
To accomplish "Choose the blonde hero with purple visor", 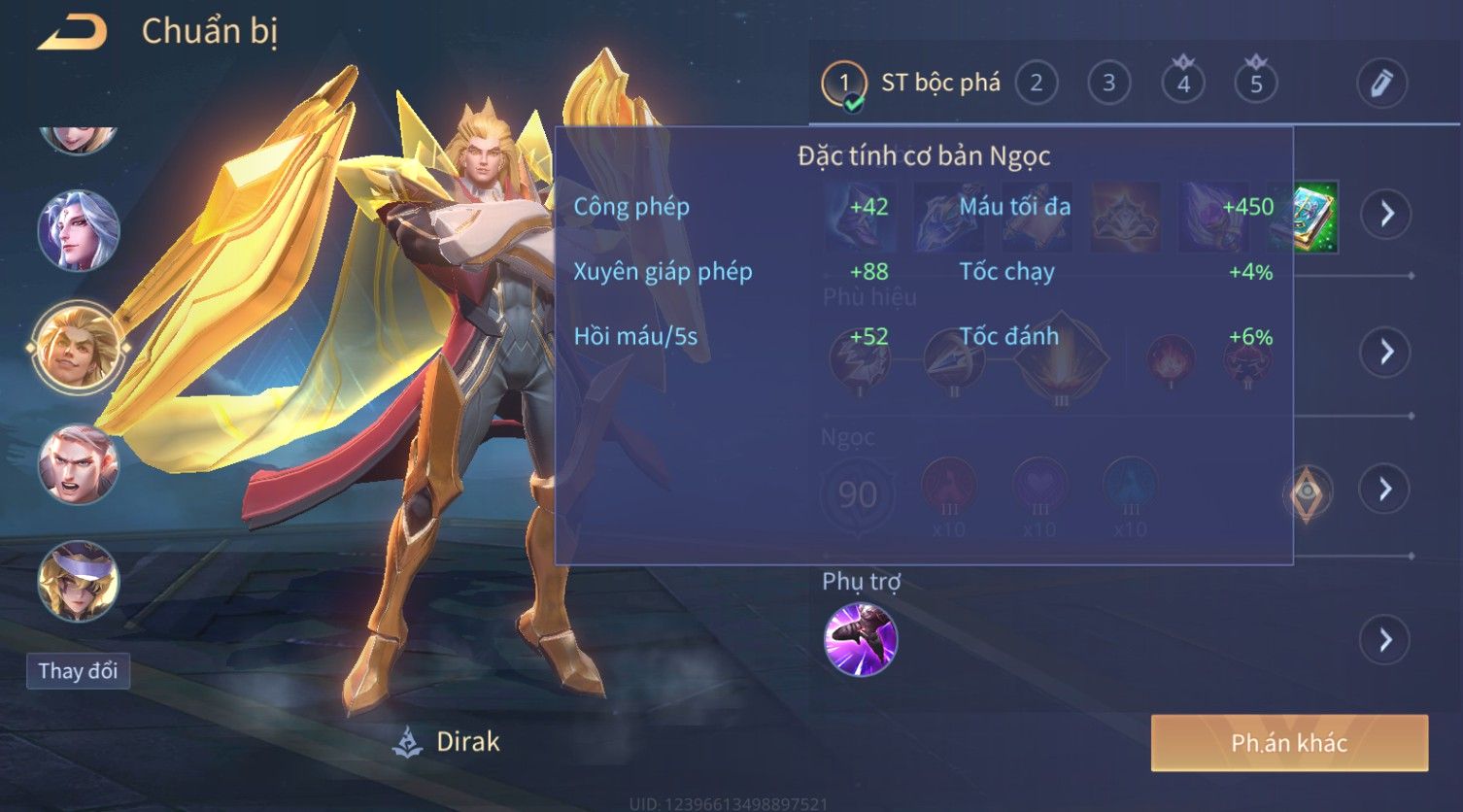I will point(78,581).
